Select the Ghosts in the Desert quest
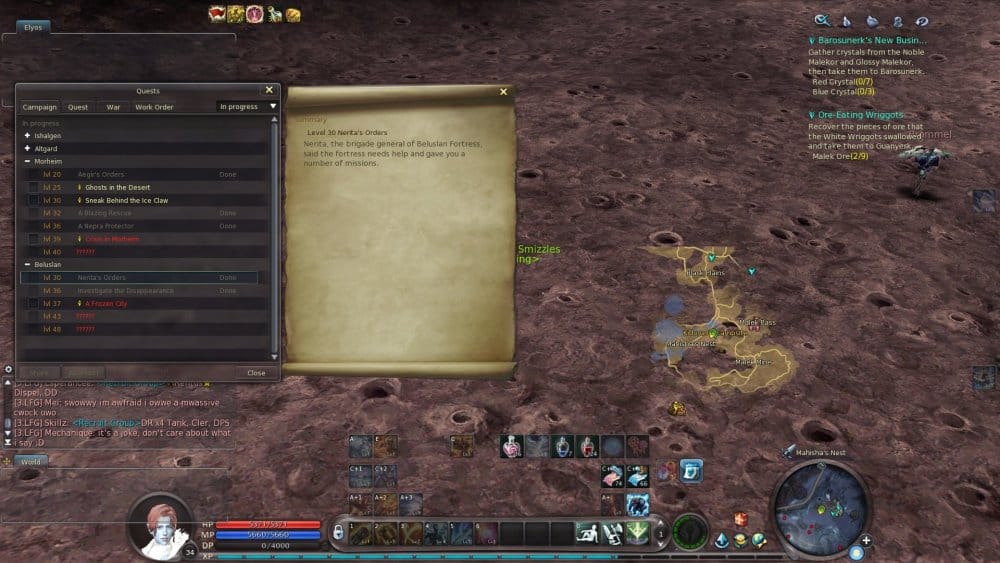 pos(117,187)
